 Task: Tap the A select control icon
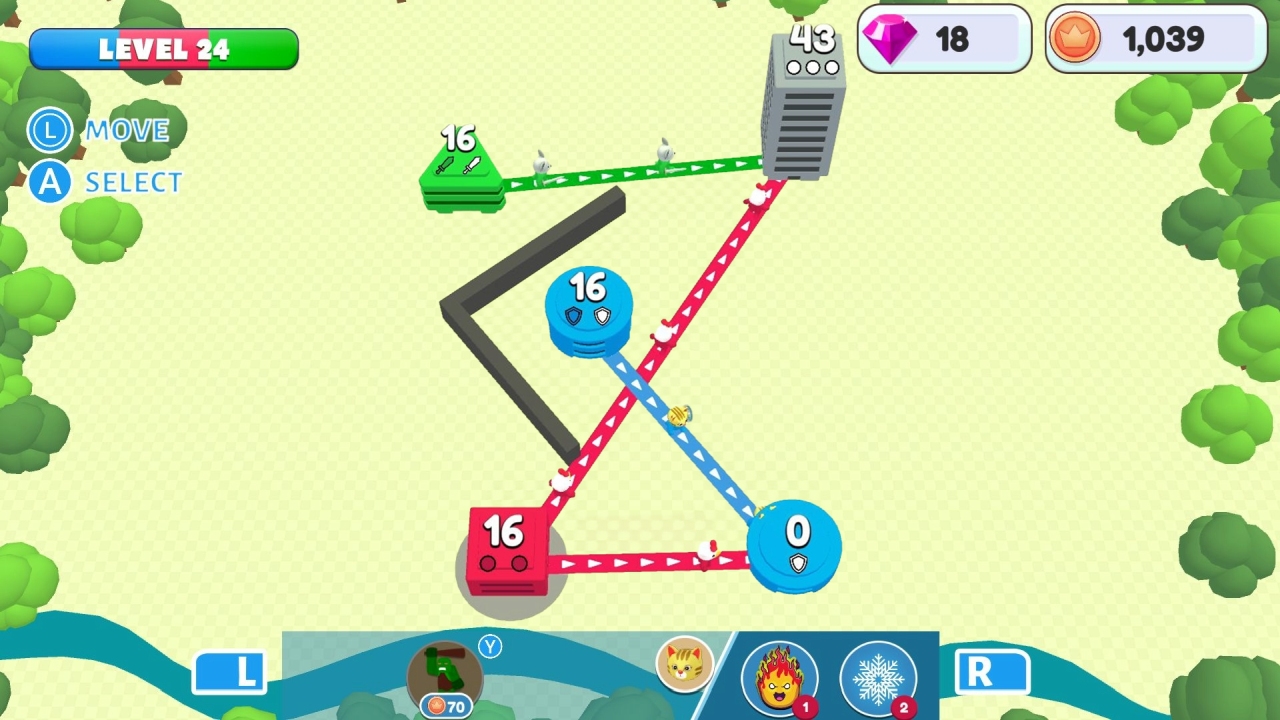tap(49, 182)
